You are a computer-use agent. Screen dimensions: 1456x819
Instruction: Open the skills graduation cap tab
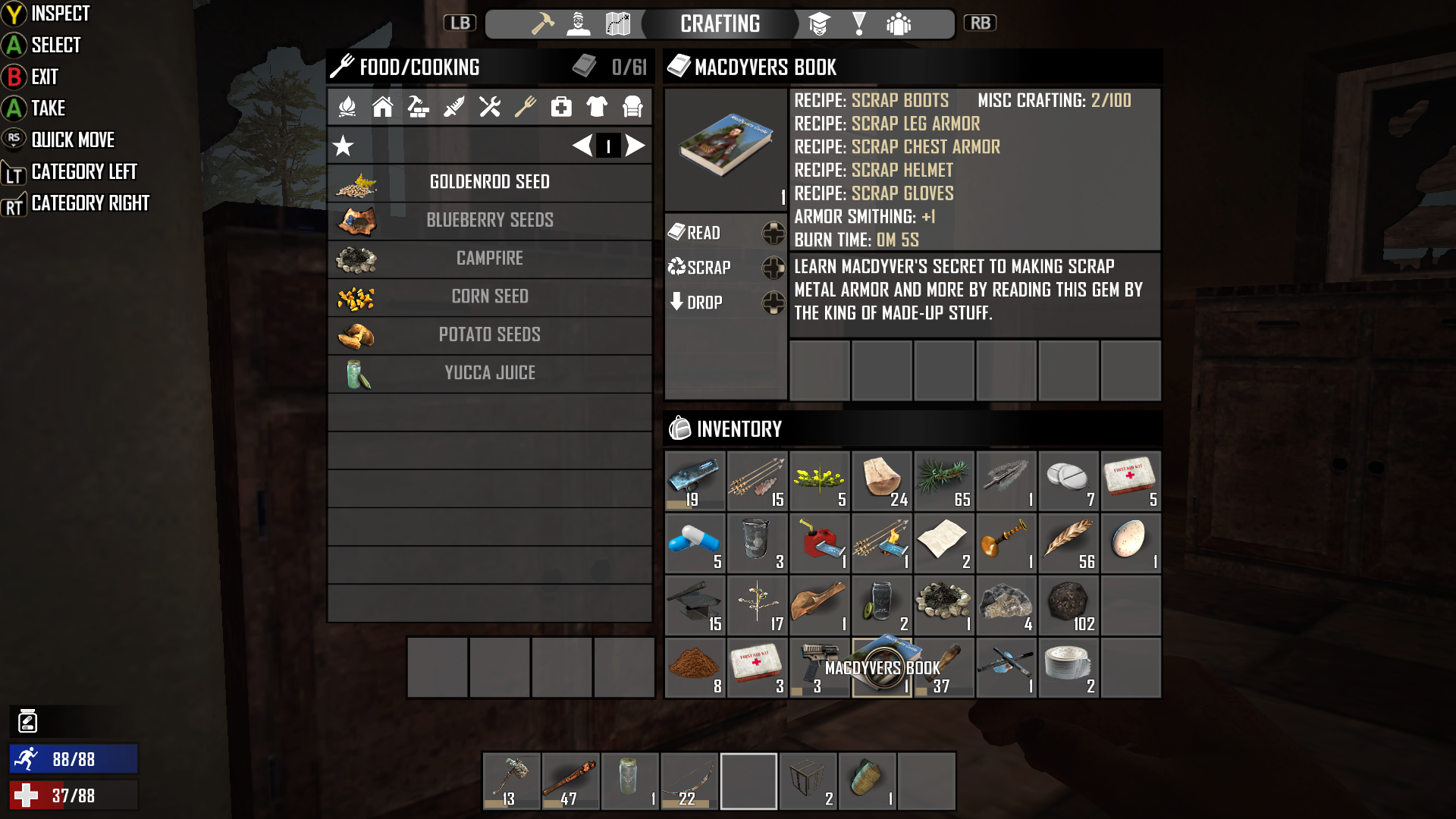point(819,24)
